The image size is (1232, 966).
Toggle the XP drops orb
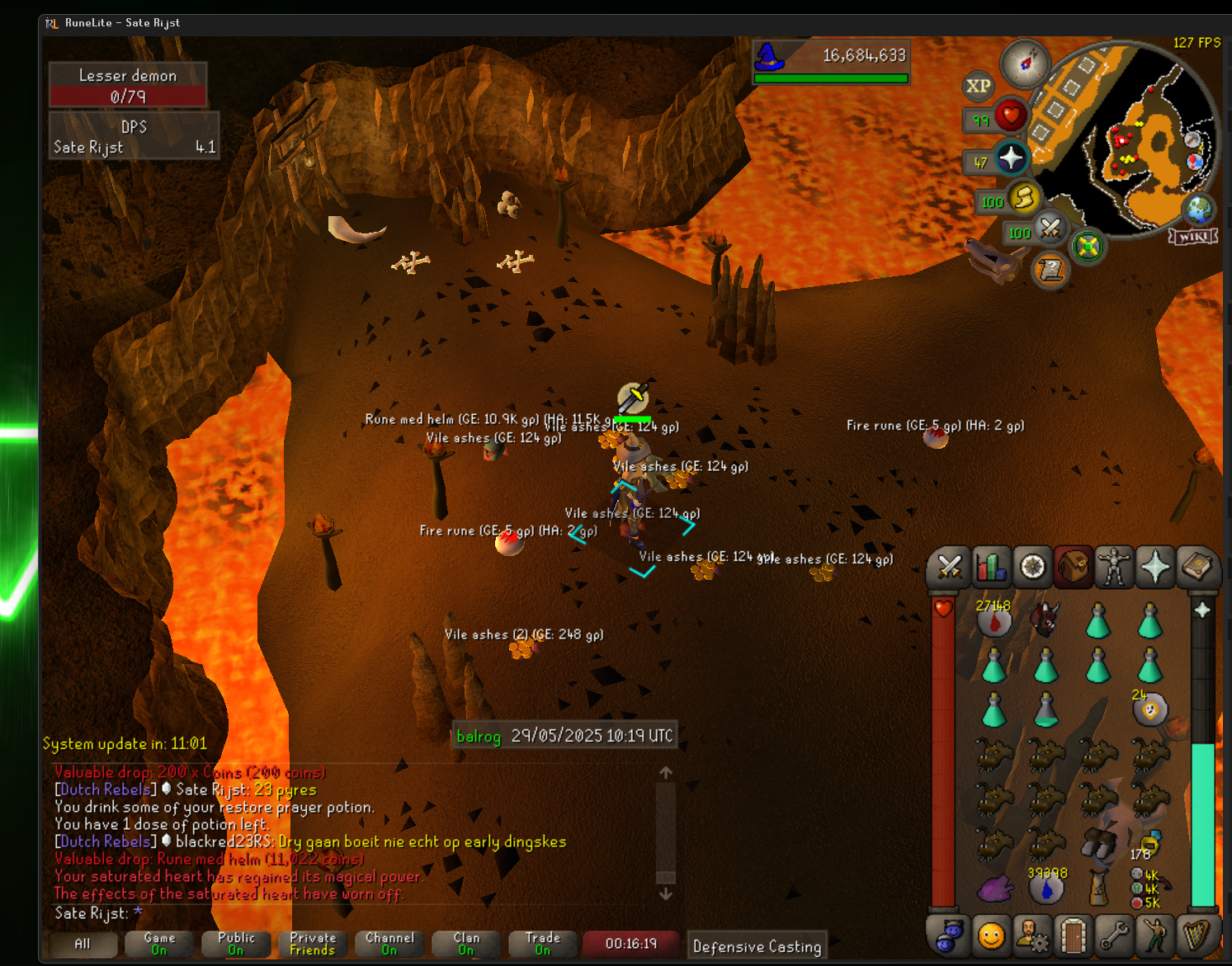979,86
